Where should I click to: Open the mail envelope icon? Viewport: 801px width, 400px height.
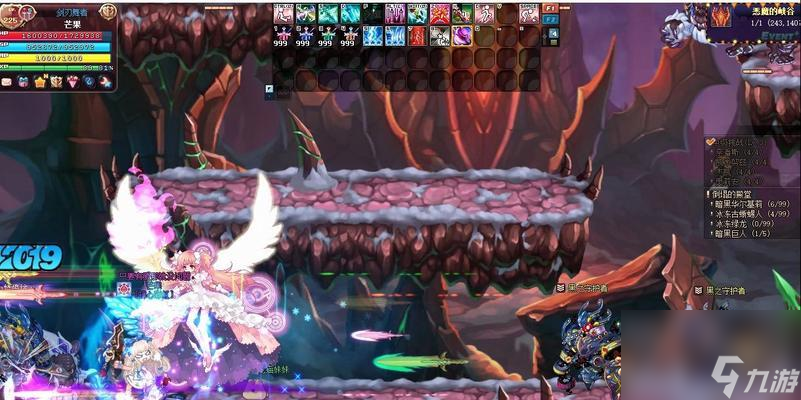coord(6,82)
